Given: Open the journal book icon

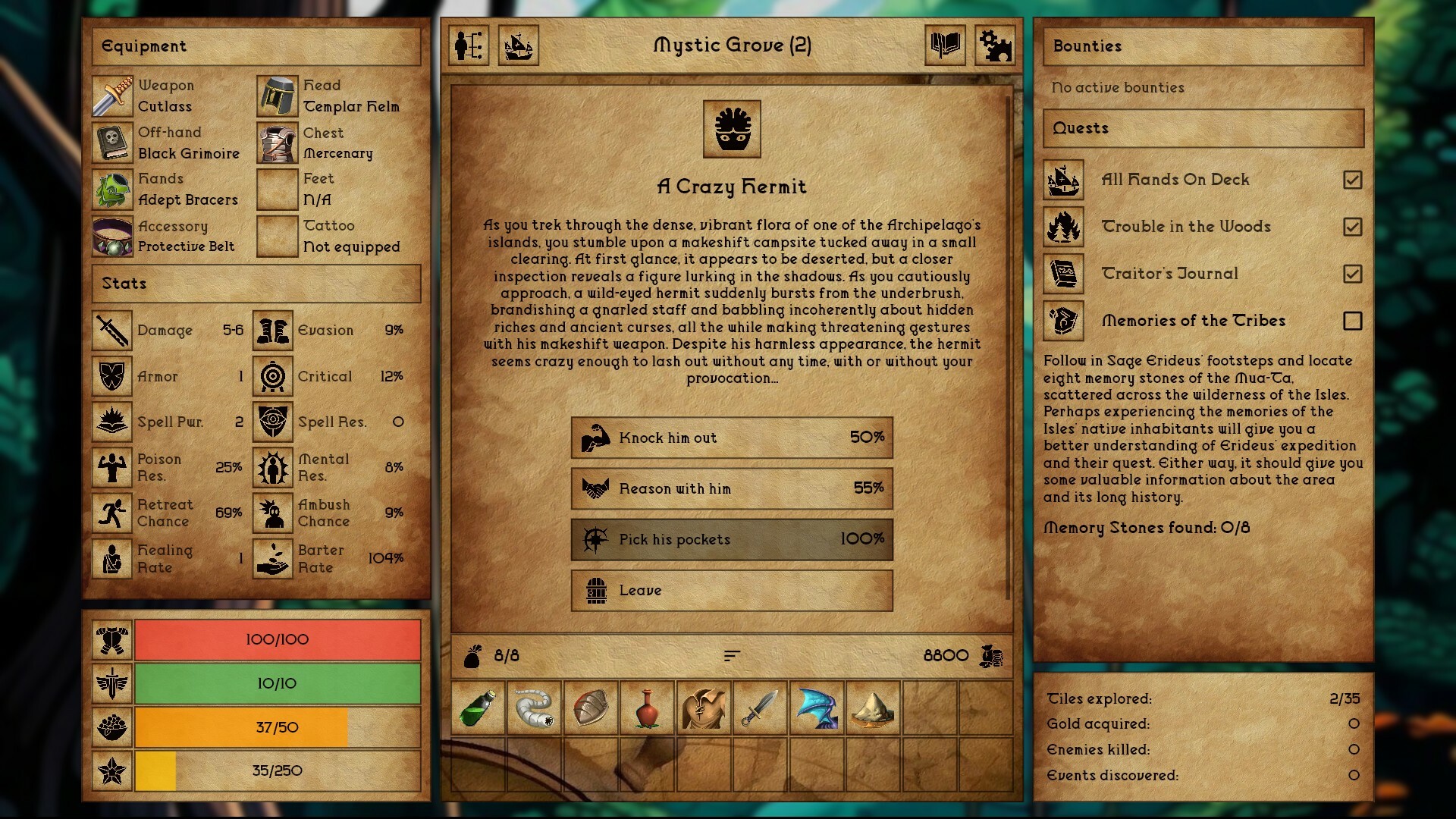Looking at the screenshot, I should pyautogui.click(x=945, y=46).
